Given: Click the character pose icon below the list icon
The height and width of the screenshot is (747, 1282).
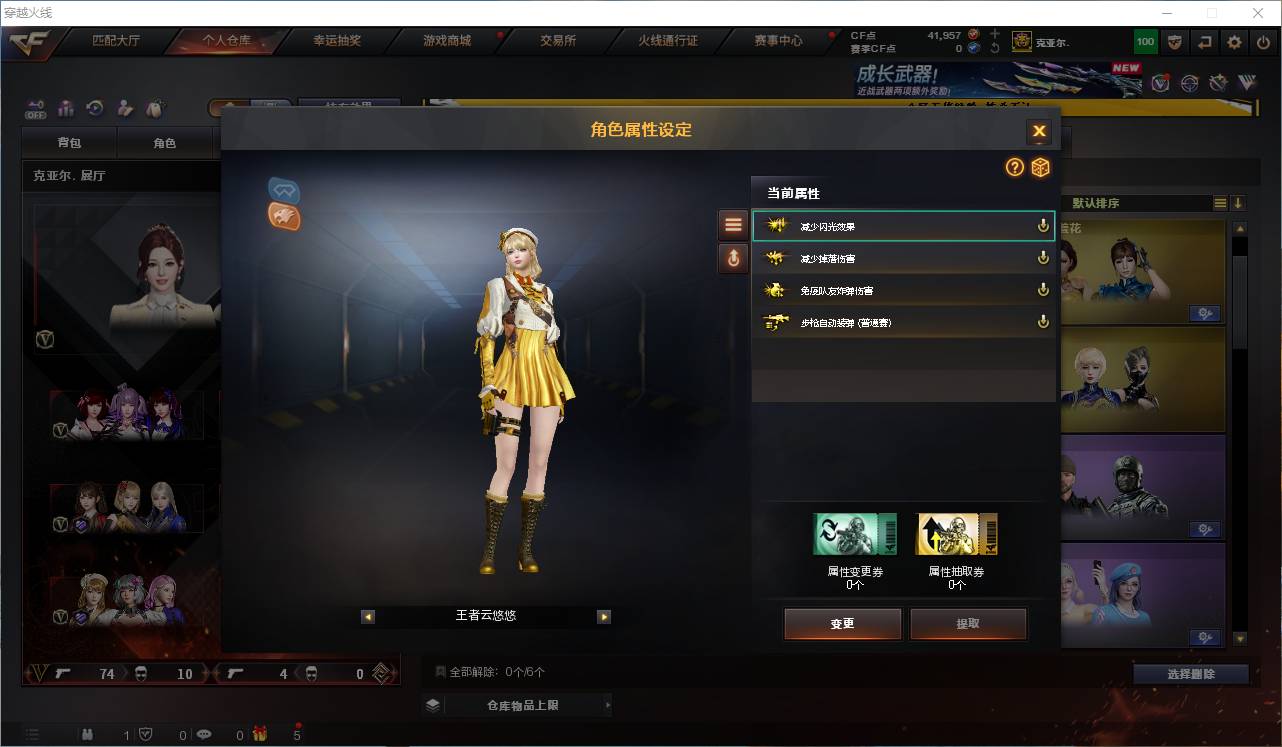Looking at the screenshot, I should 733,258.
